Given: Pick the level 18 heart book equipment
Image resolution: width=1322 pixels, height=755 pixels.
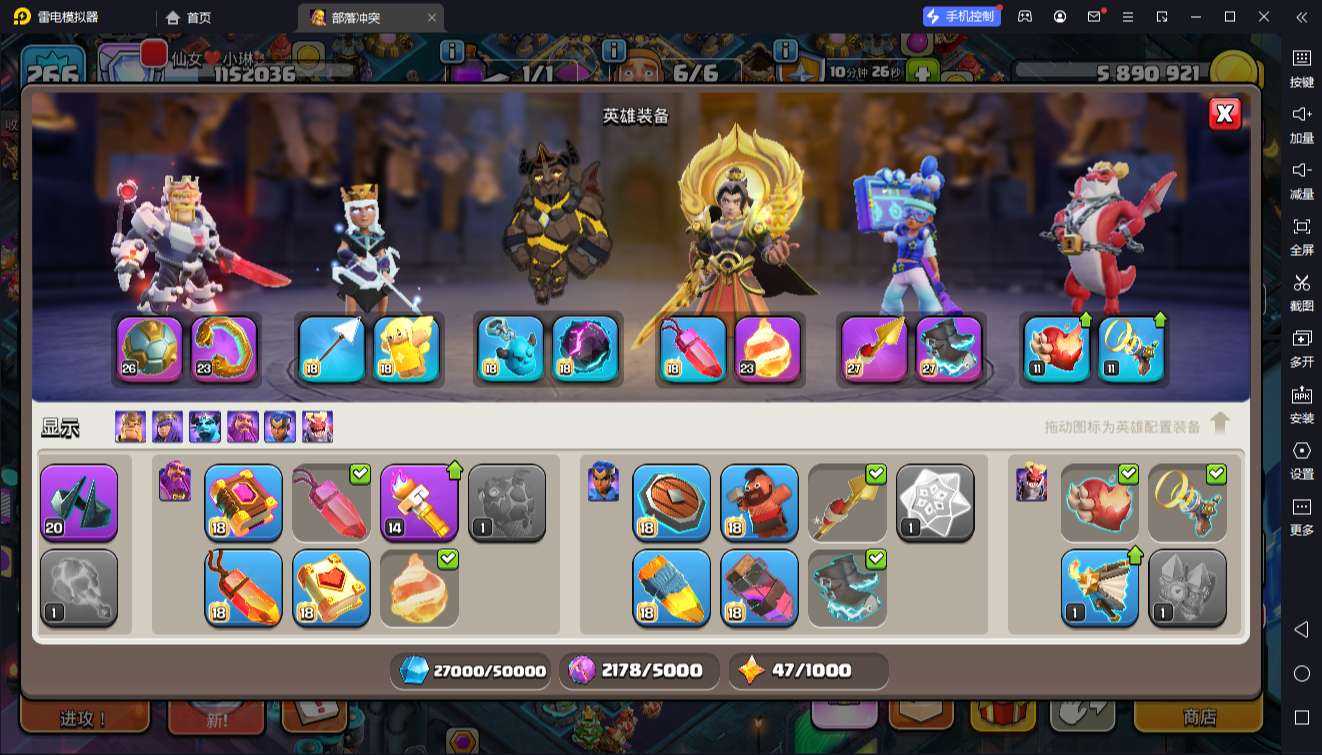Looking at the screenshot, I should [331, 587].
